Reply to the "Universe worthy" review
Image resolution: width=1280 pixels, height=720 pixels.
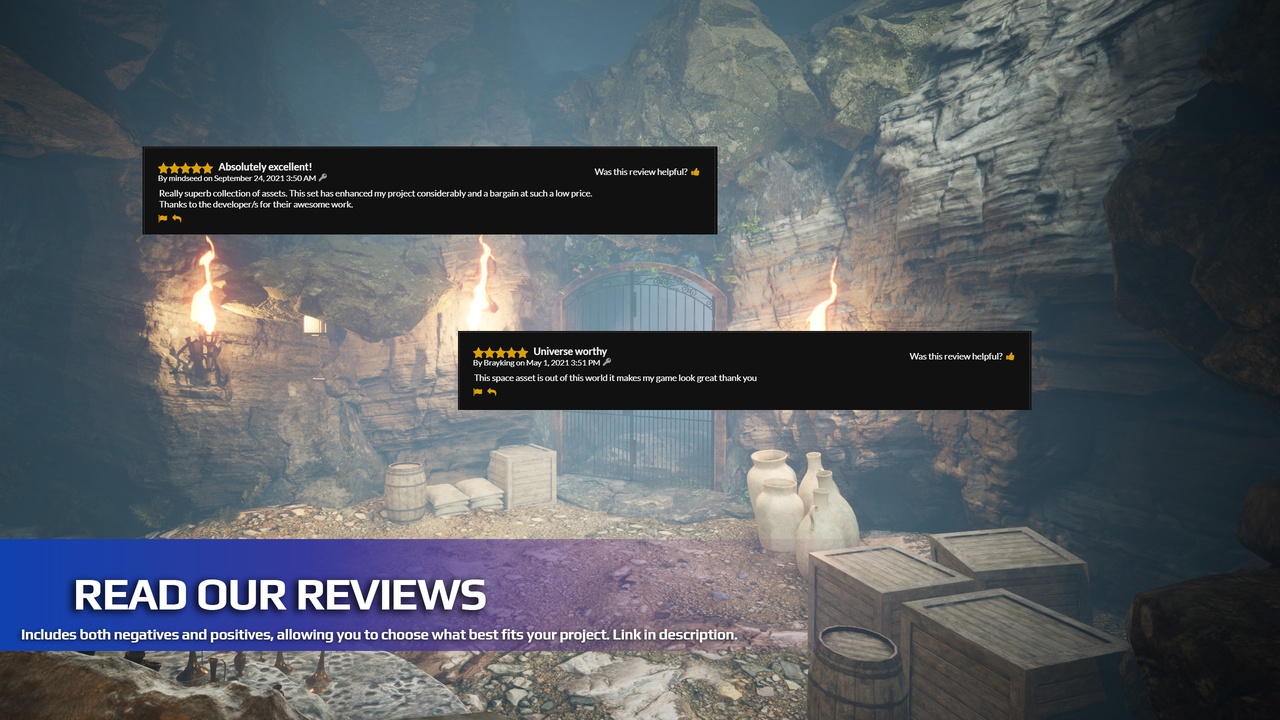tap(491, 392)
